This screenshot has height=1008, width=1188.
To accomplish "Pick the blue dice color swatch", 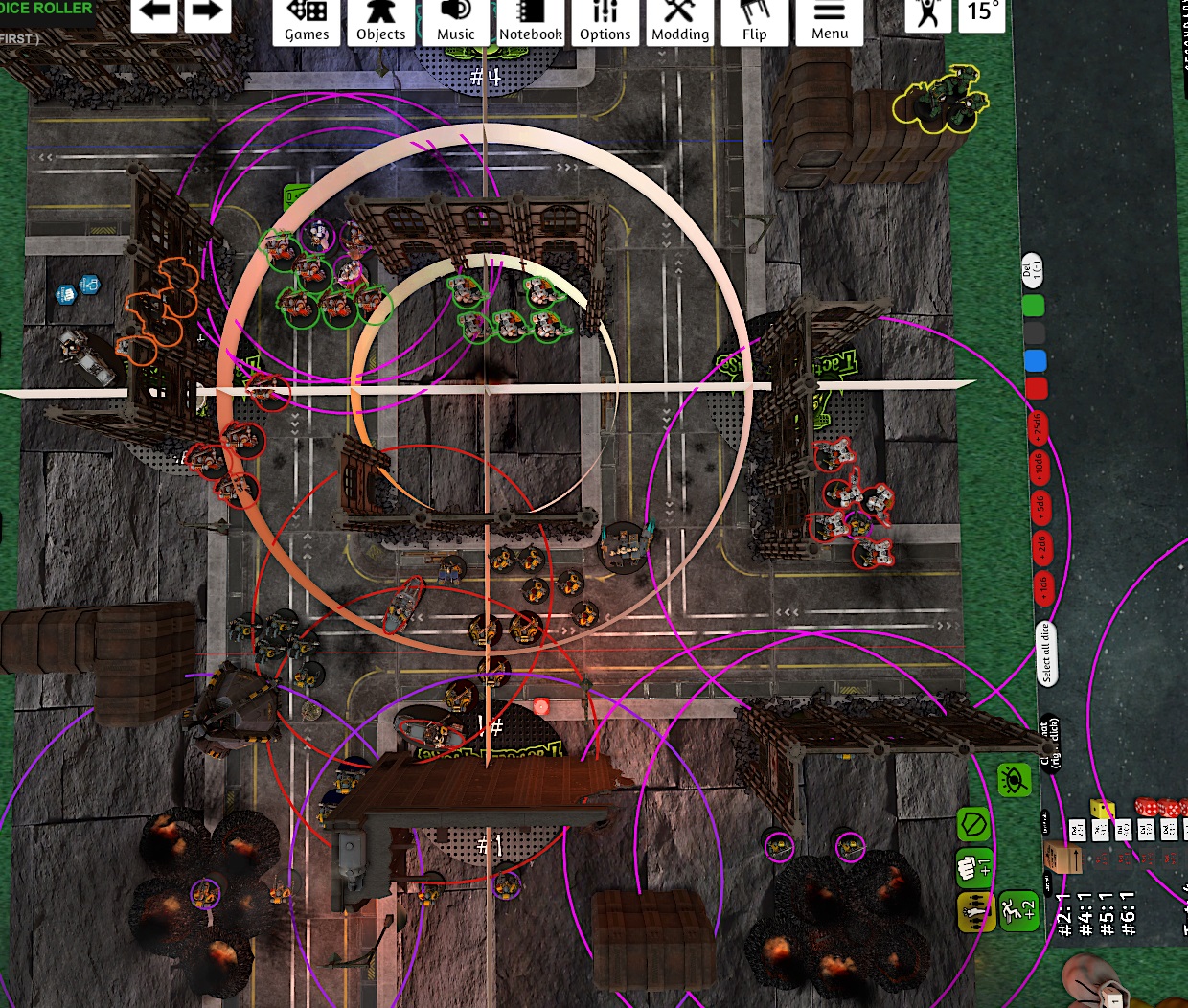I will (x=1035, y=361).
